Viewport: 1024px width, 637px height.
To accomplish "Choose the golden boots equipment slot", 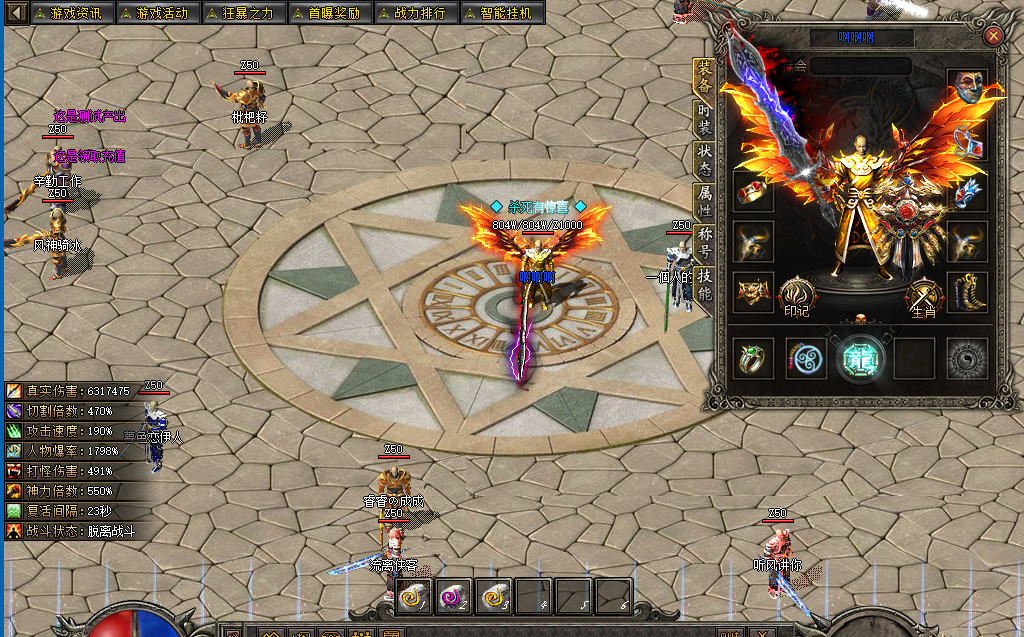I will click(x=967, y=291).
